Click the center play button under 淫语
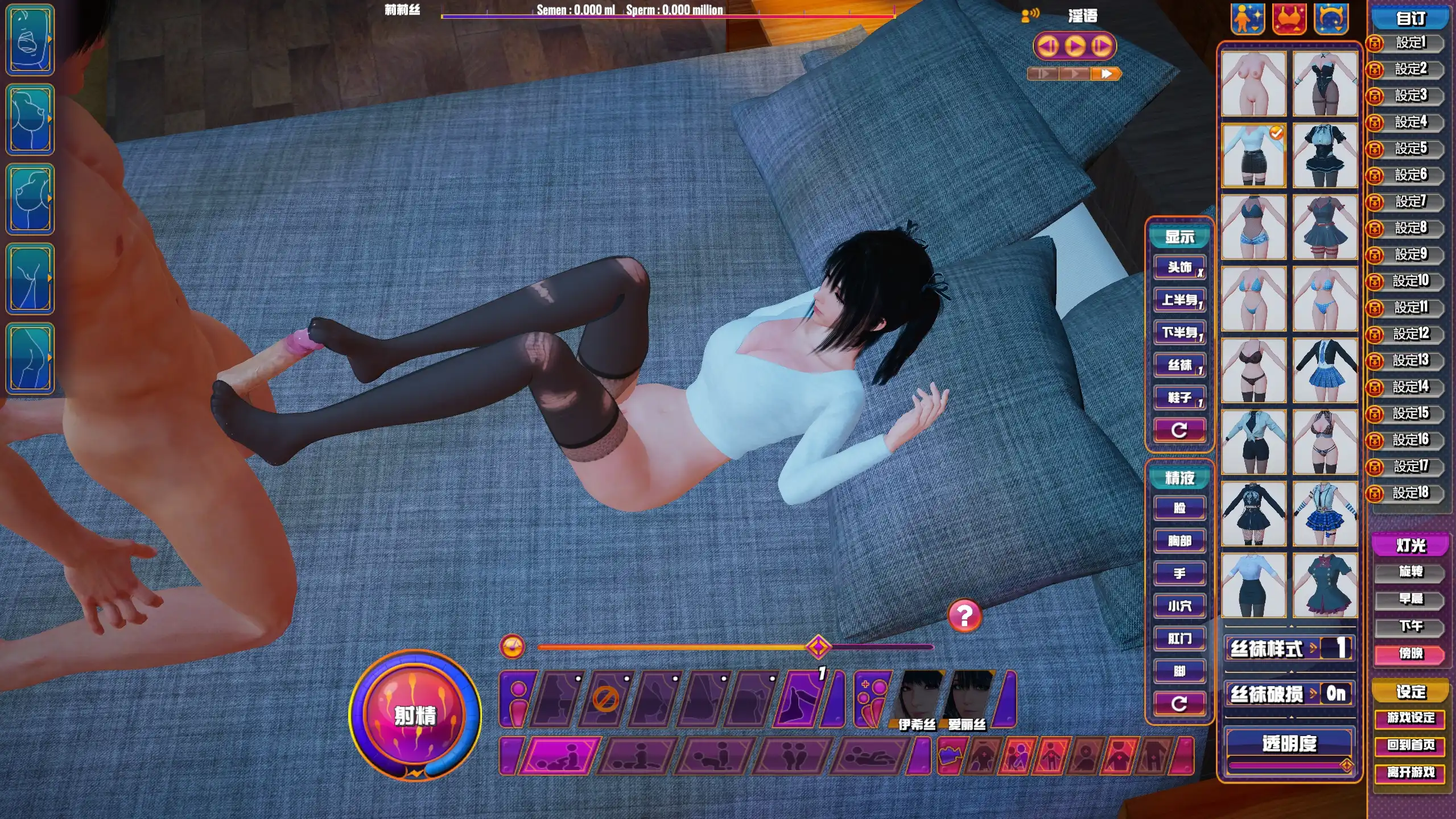The image size is (1456, 819). (1074, 46)
